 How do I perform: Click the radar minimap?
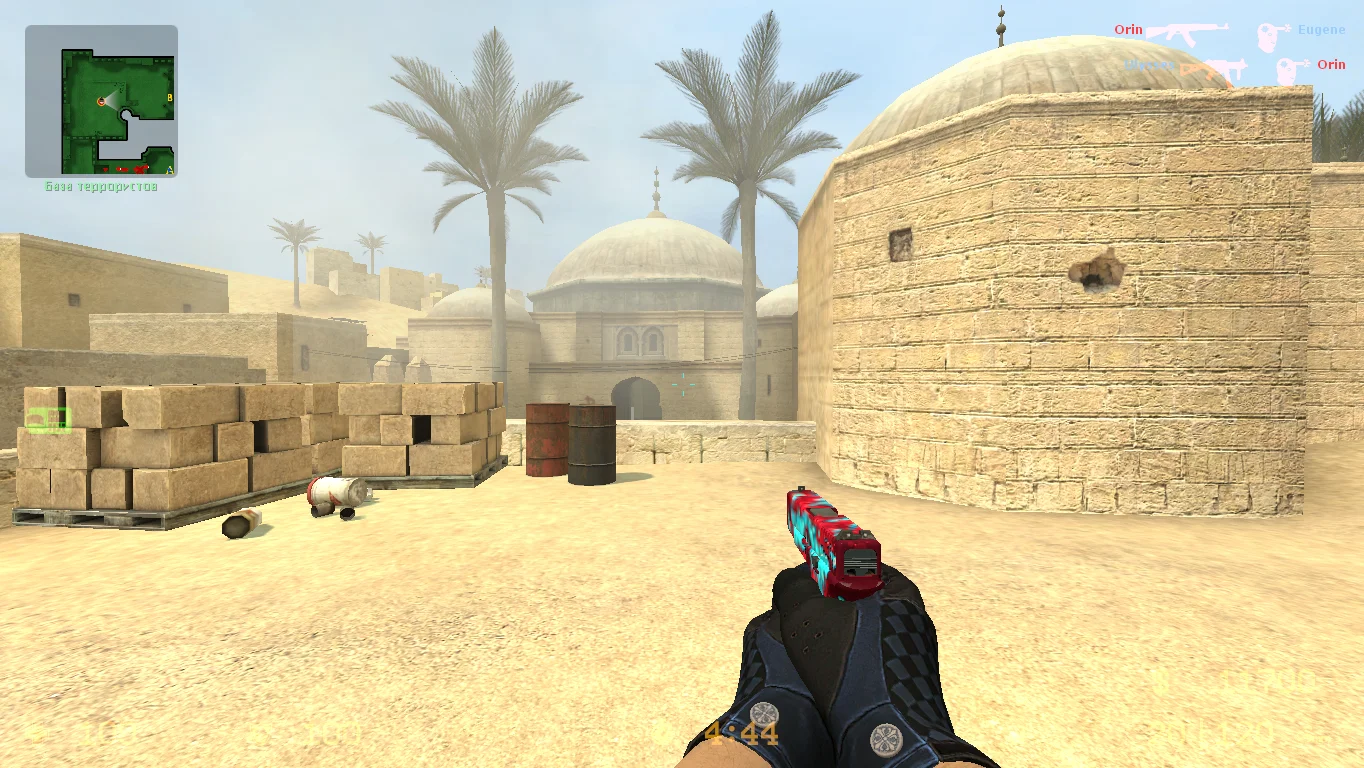pyautogui.click(x=101, y=101)
